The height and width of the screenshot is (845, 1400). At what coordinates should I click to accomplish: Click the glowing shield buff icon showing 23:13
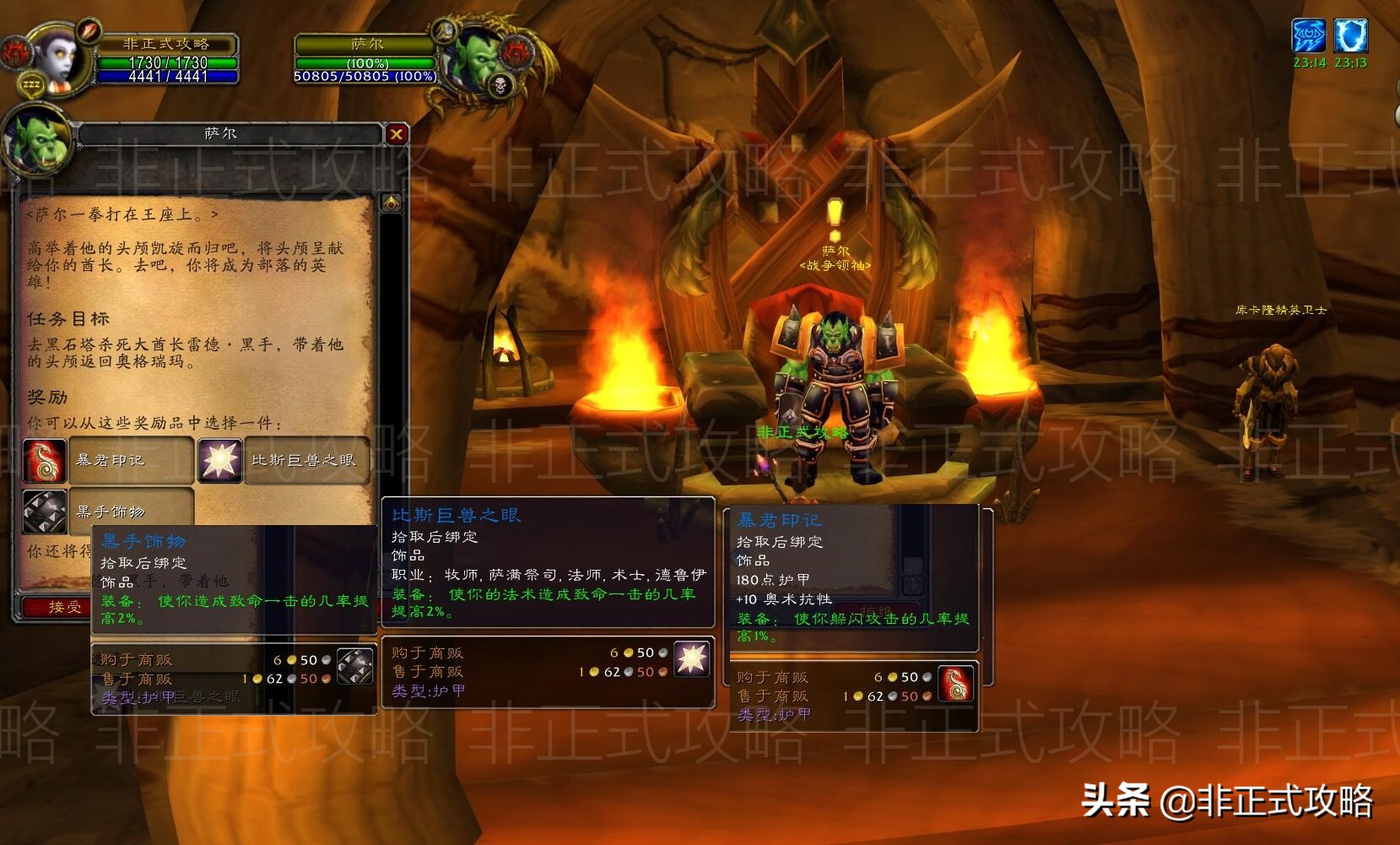click(x=1351, y=35)
